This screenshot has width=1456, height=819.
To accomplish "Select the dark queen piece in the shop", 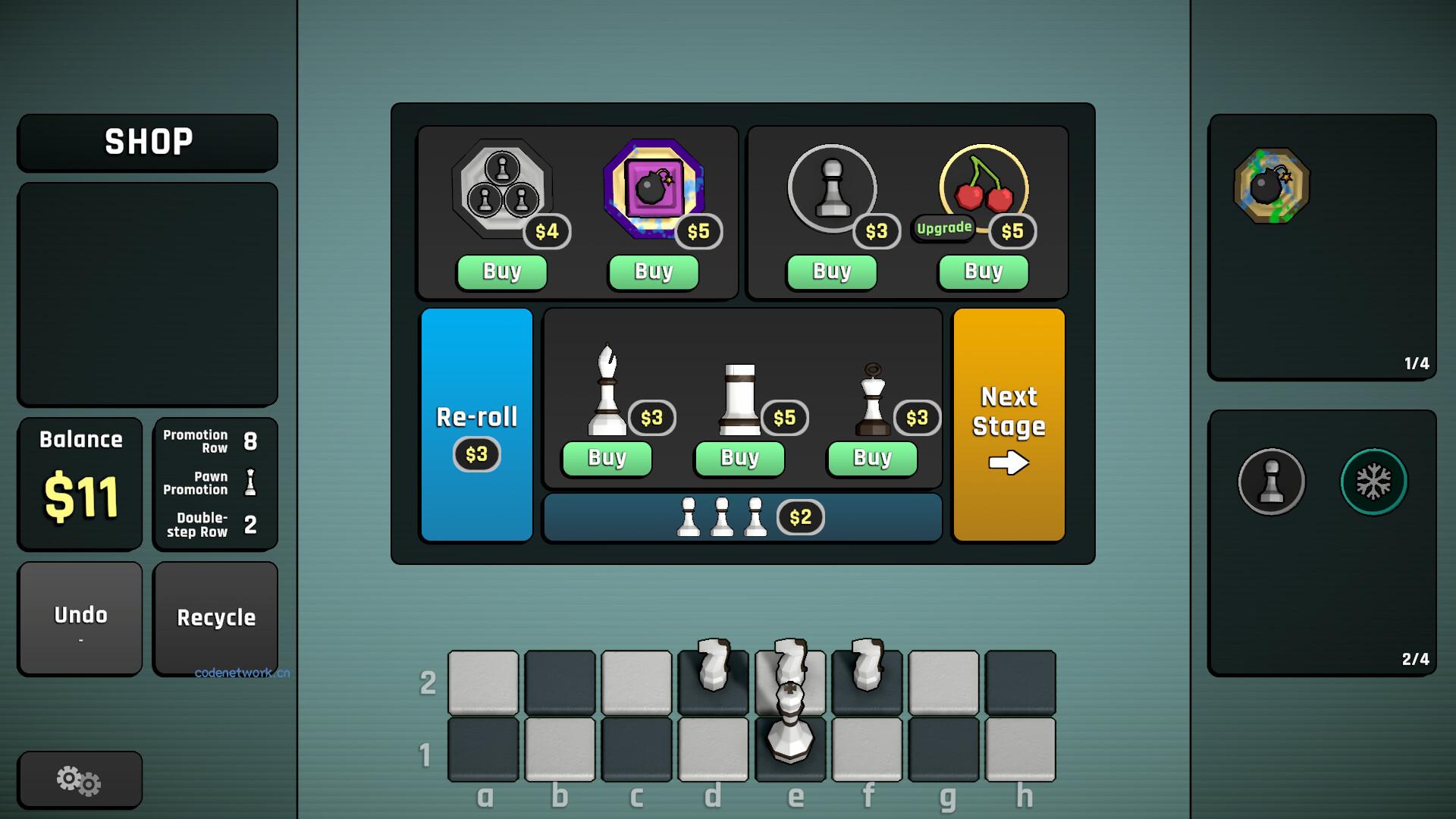I will tap(872, 398).
